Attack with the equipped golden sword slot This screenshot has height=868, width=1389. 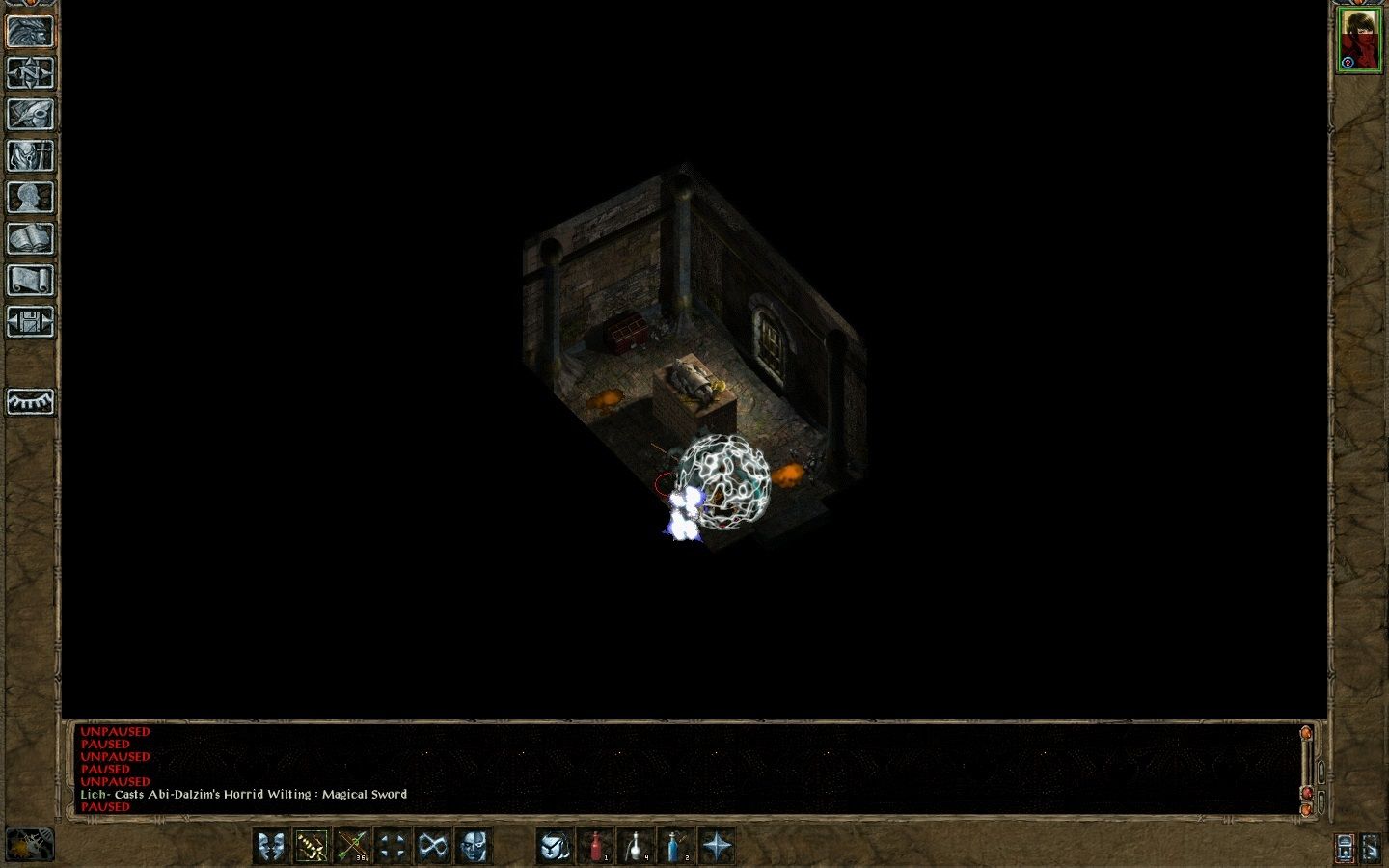[311, 847]
